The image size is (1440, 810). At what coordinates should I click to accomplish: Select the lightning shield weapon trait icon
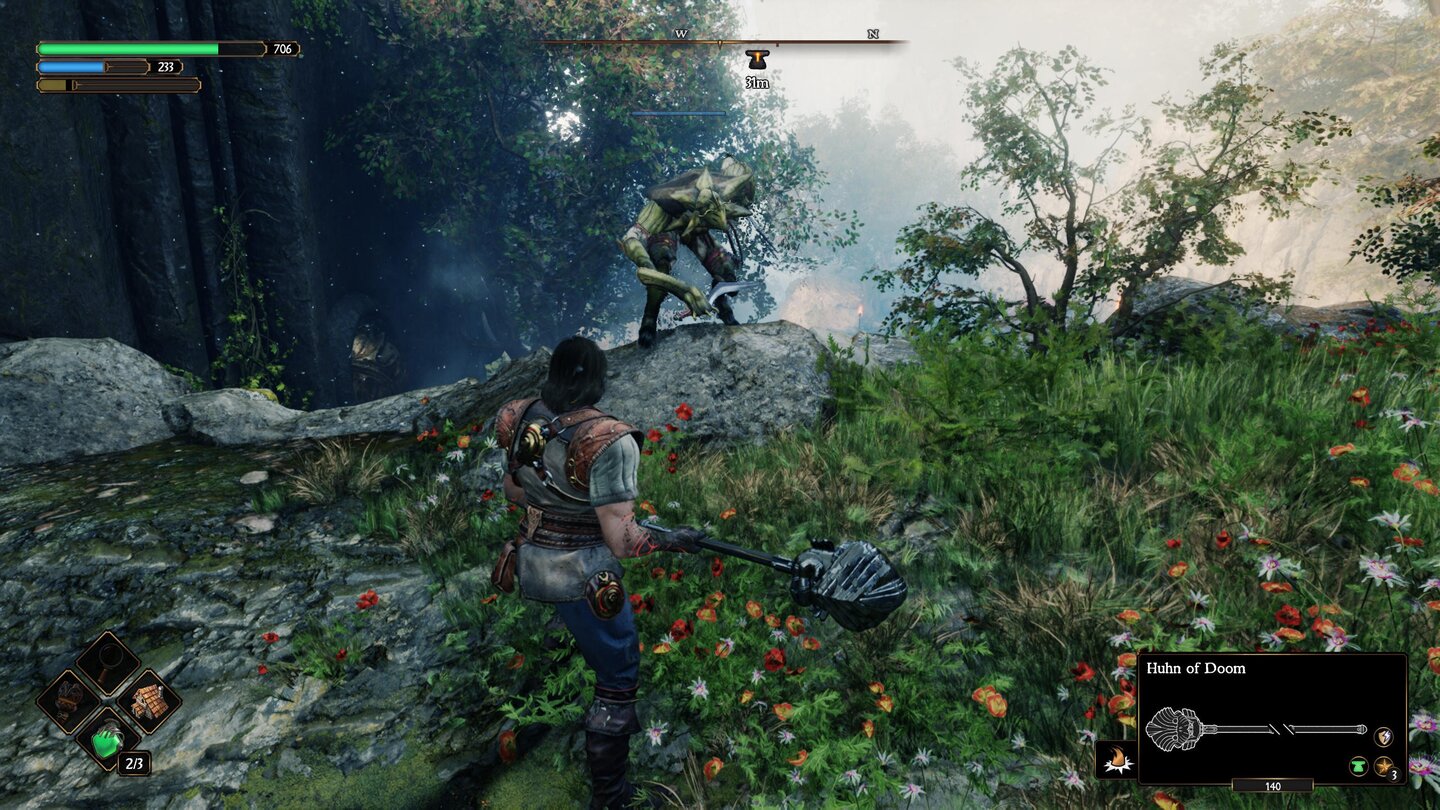1383,737
